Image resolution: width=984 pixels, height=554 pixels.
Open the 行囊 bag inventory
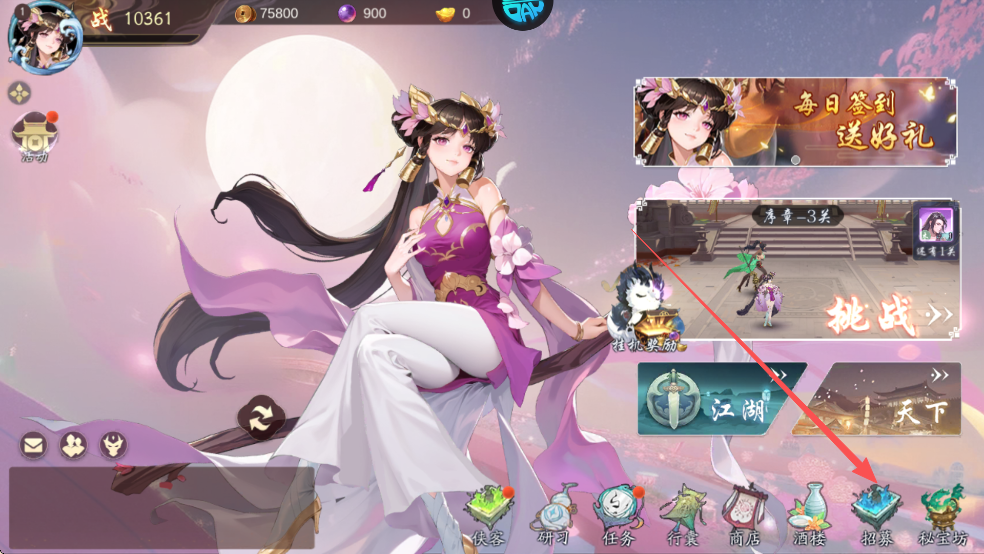pos(684,514)
